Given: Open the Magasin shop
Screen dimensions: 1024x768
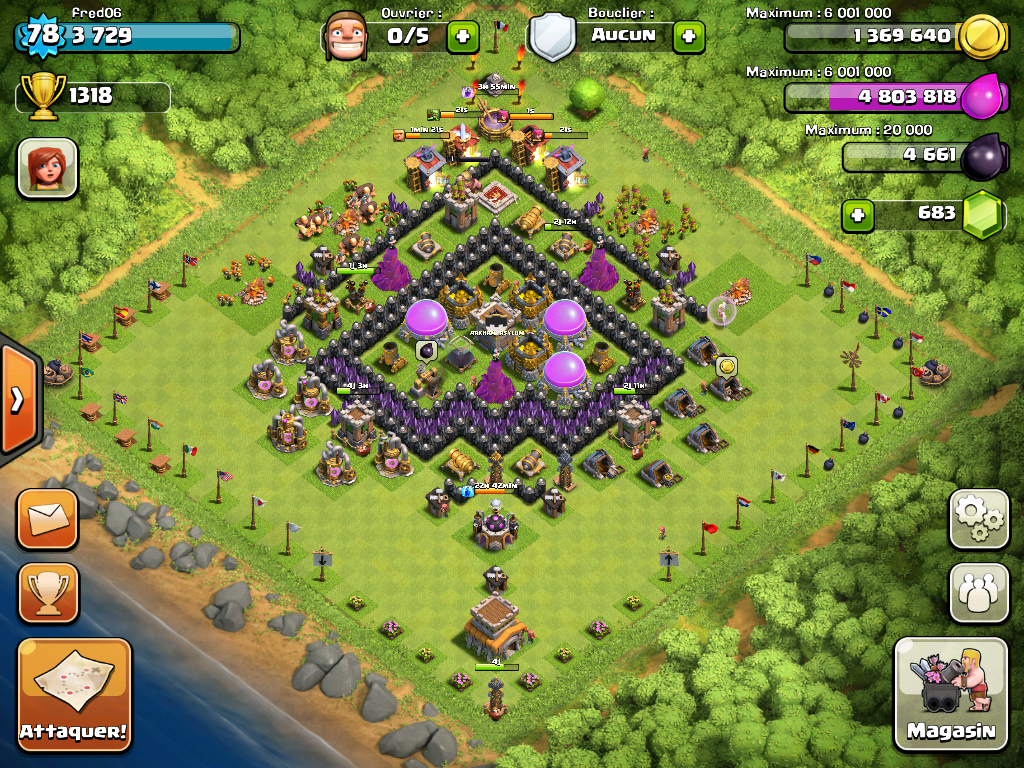Looking at the screenshot, I should pos(951,693).
